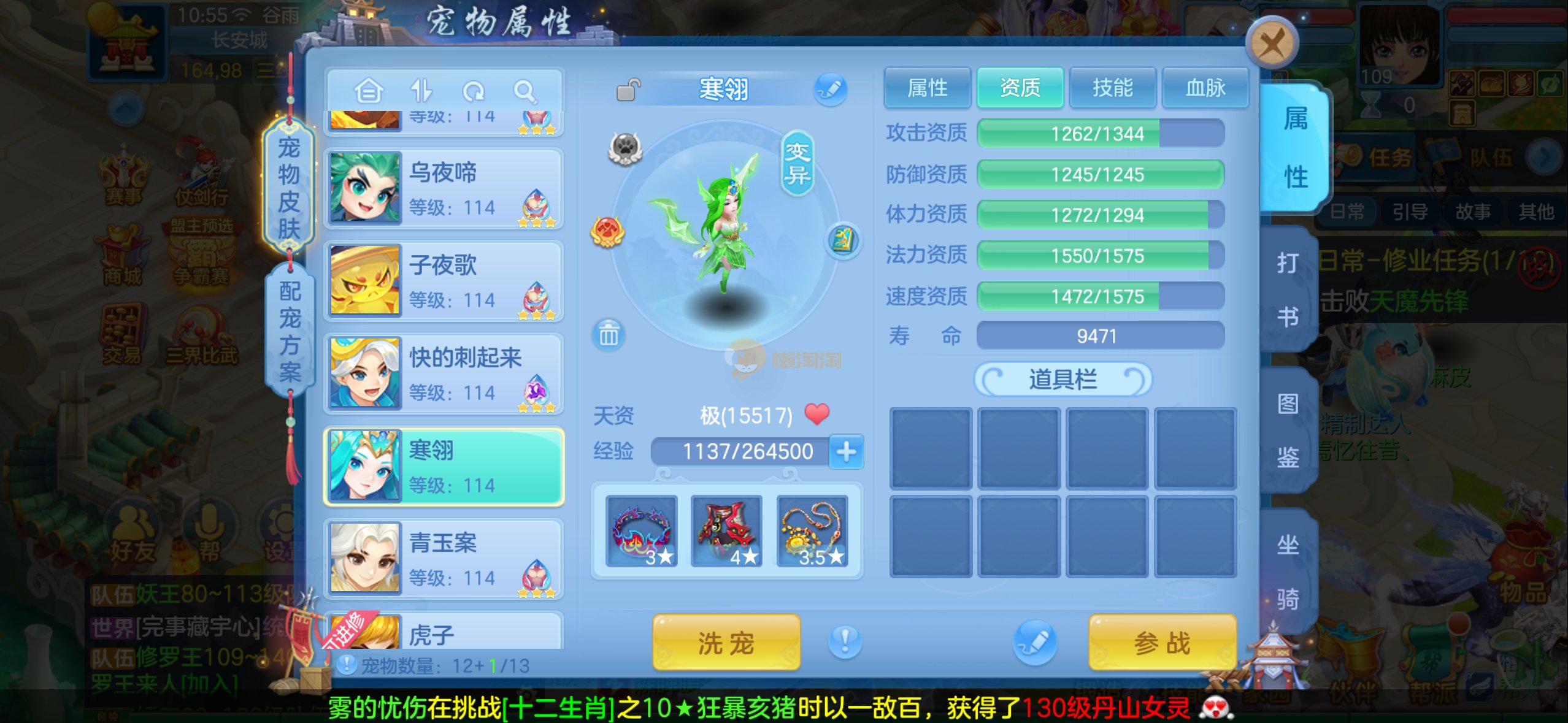Click the 参战 battle button
The height and width of the screenshot is (723, 1568).
pyautogui.click(x=1162, y=643)
